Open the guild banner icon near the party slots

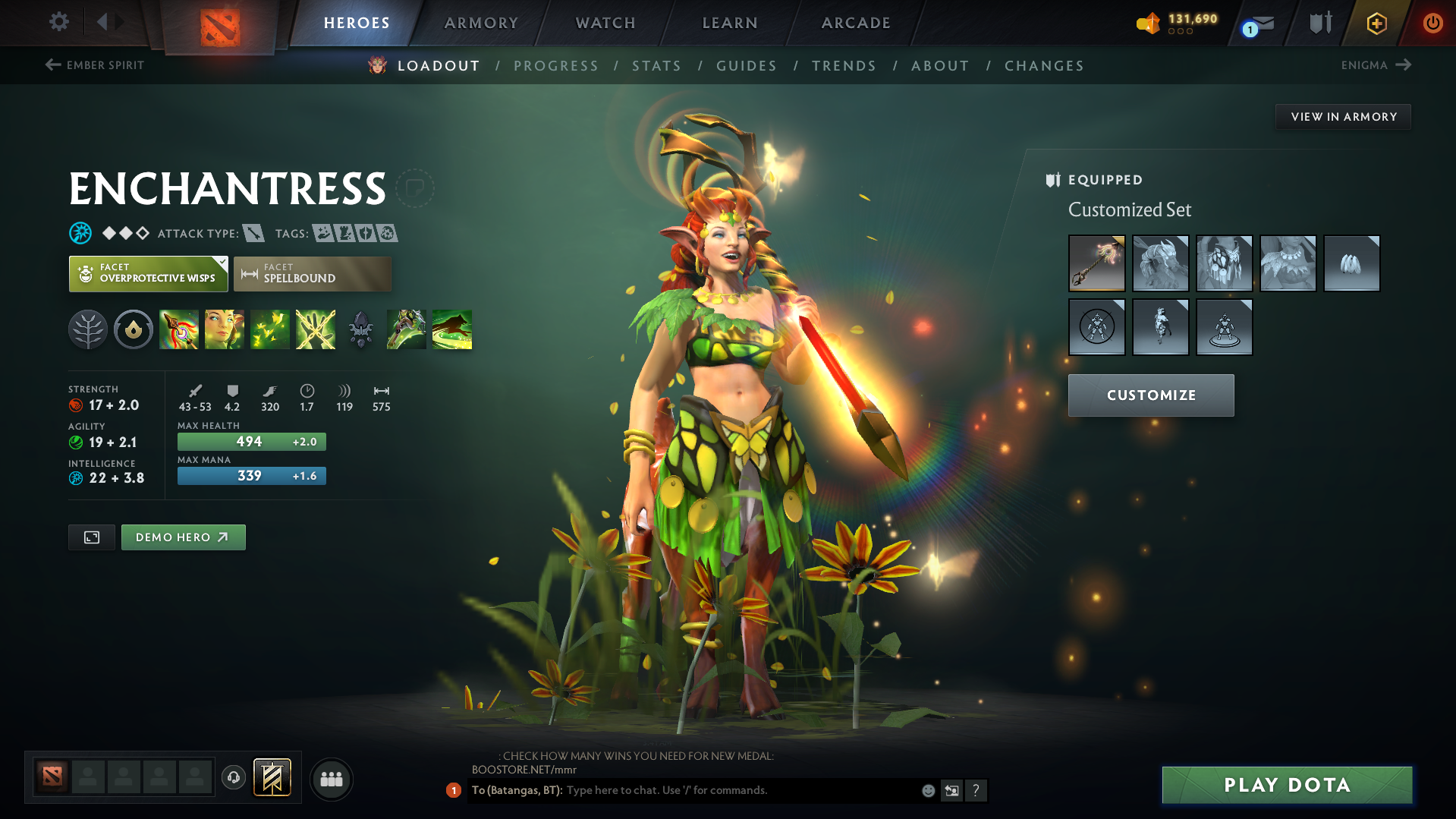pos(272,777)
